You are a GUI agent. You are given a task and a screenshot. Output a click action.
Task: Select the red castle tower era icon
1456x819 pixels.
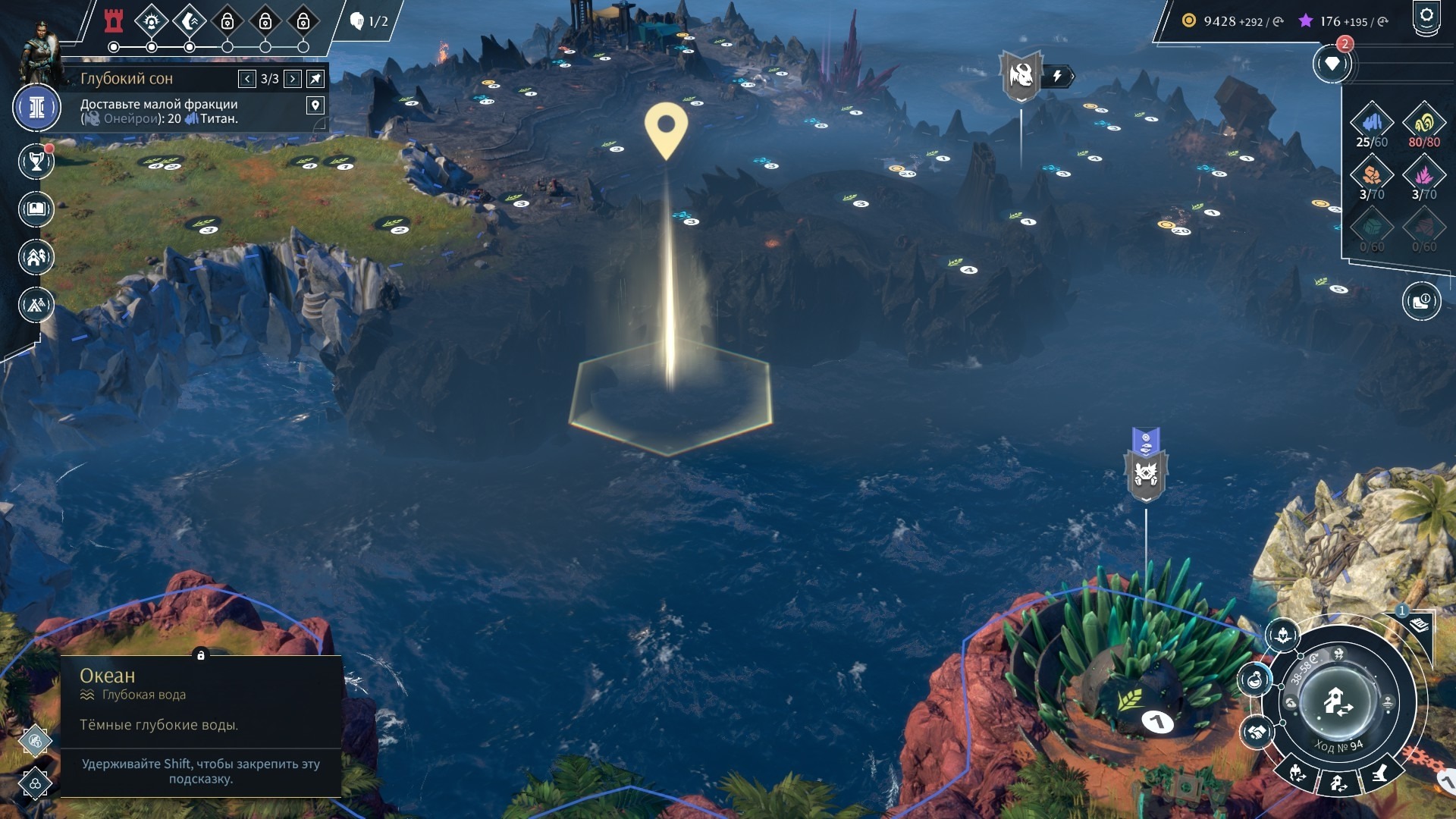114,21
